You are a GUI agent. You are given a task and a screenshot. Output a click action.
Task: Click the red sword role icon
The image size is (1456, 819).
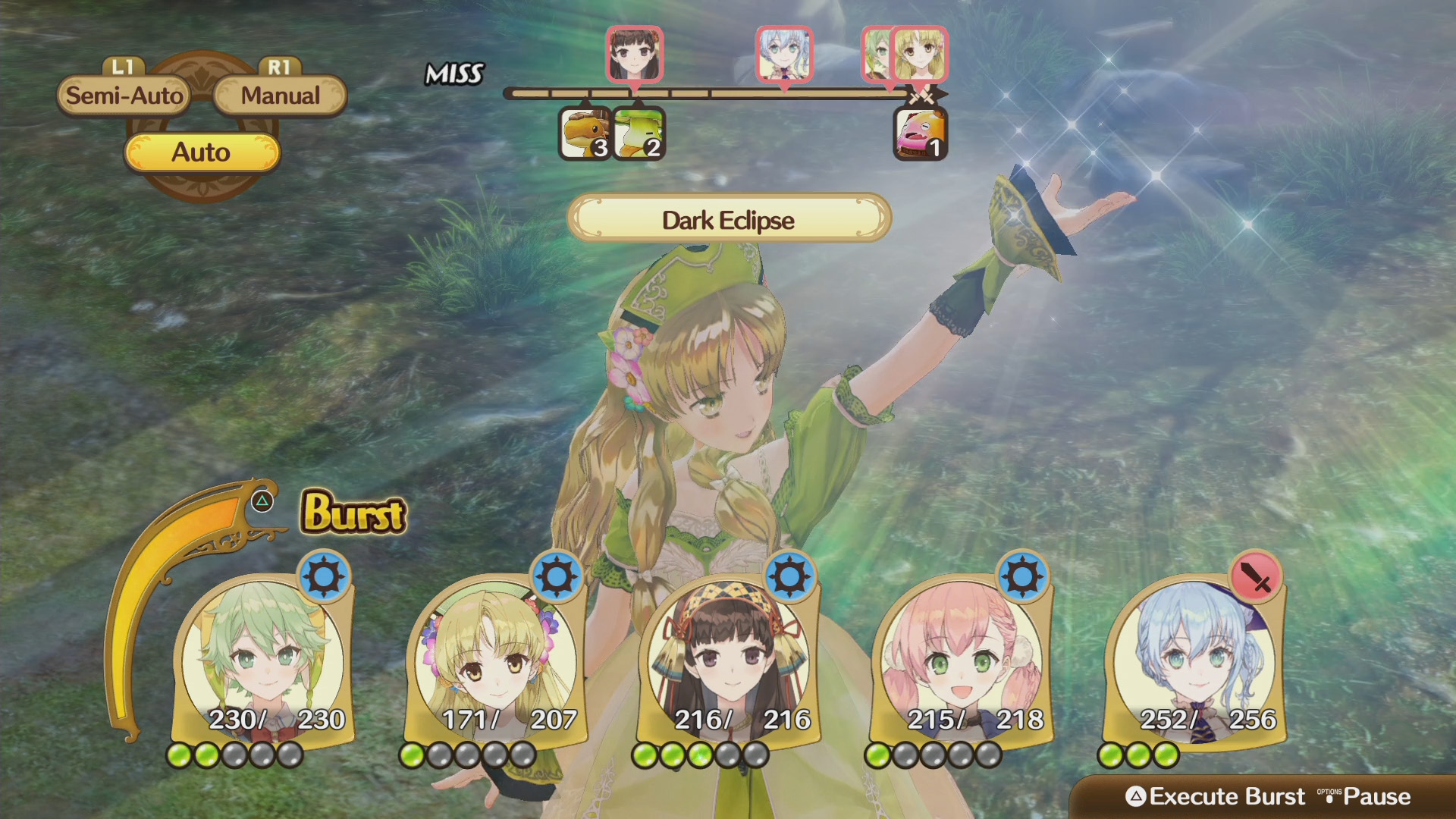(x=1256, y=578)
